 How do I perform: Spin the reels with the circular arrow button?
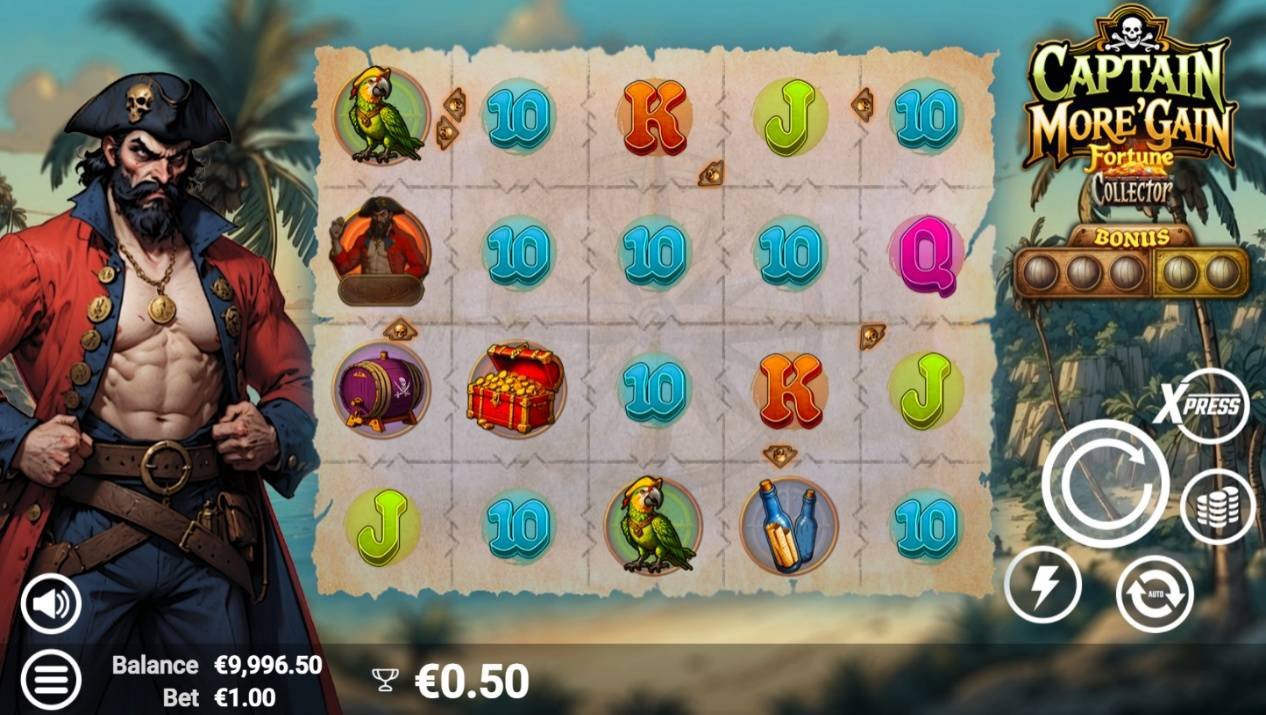pyautogui.click(x=1105, y=484)
